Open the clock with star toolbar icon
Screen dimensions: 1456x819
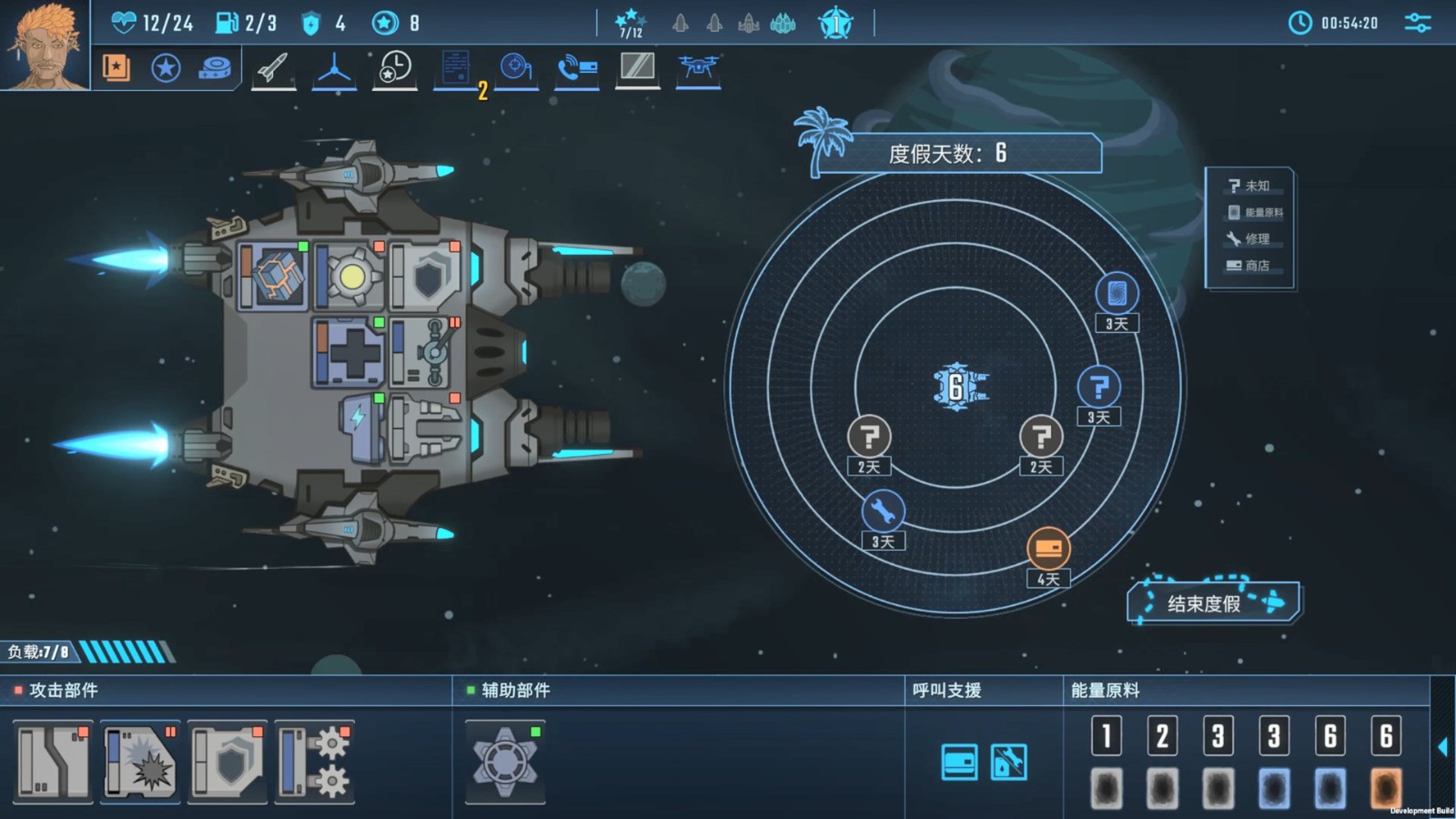[395, 68]
